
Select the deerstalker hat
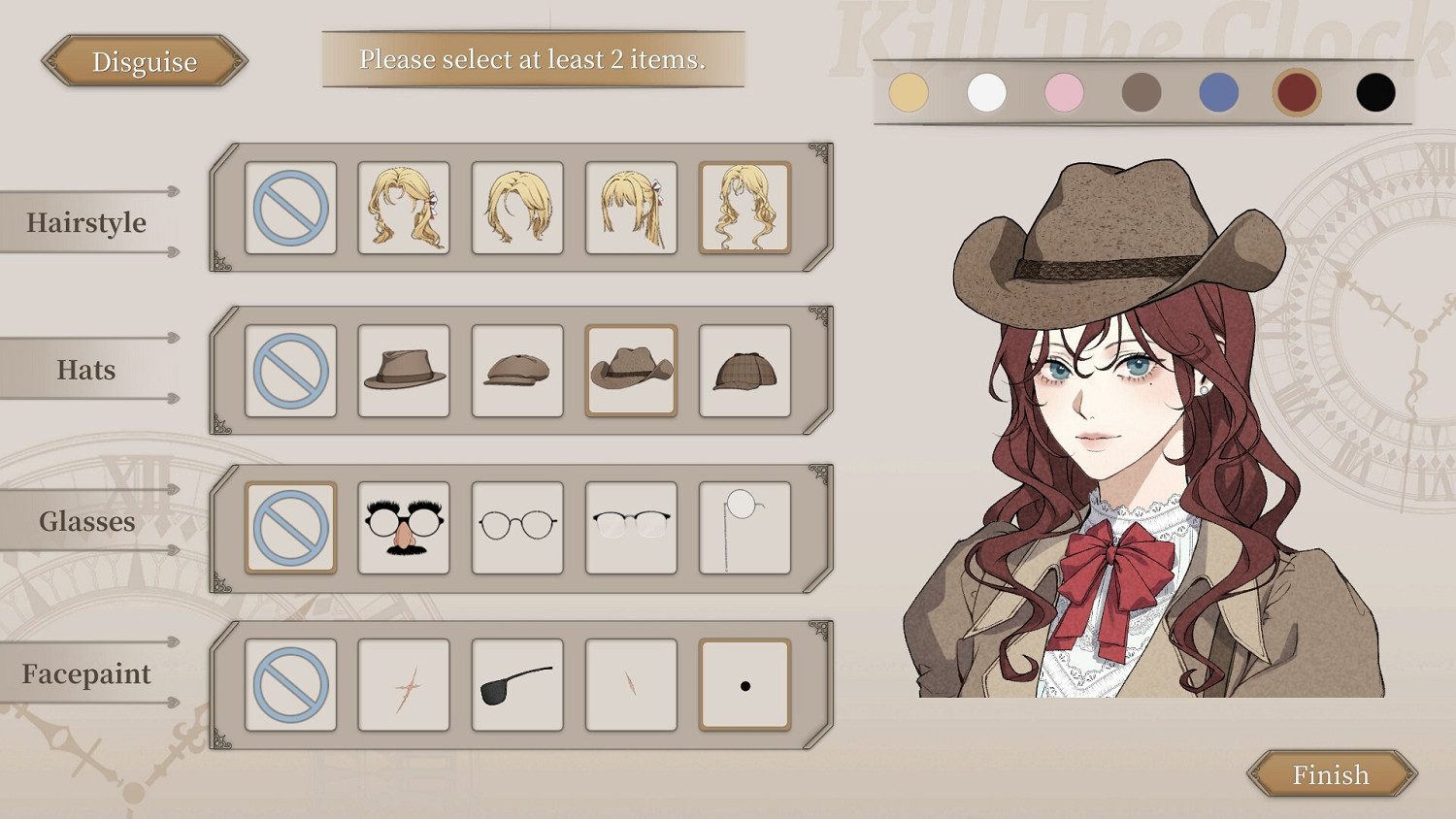coord(744,370)
